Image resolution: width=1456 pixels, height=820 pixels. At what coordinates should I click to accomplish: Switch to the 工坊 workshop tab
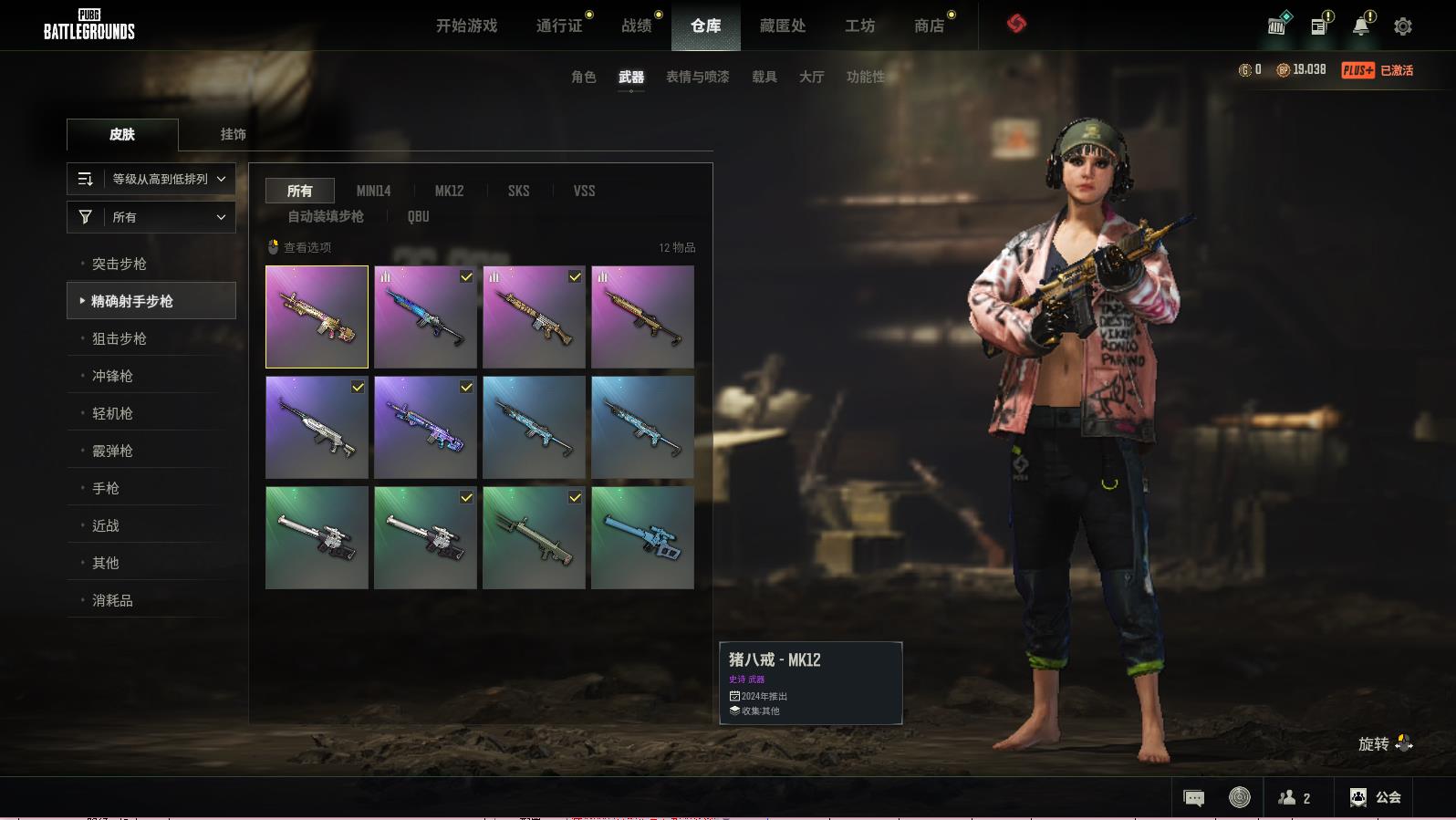tap(859, 26)
